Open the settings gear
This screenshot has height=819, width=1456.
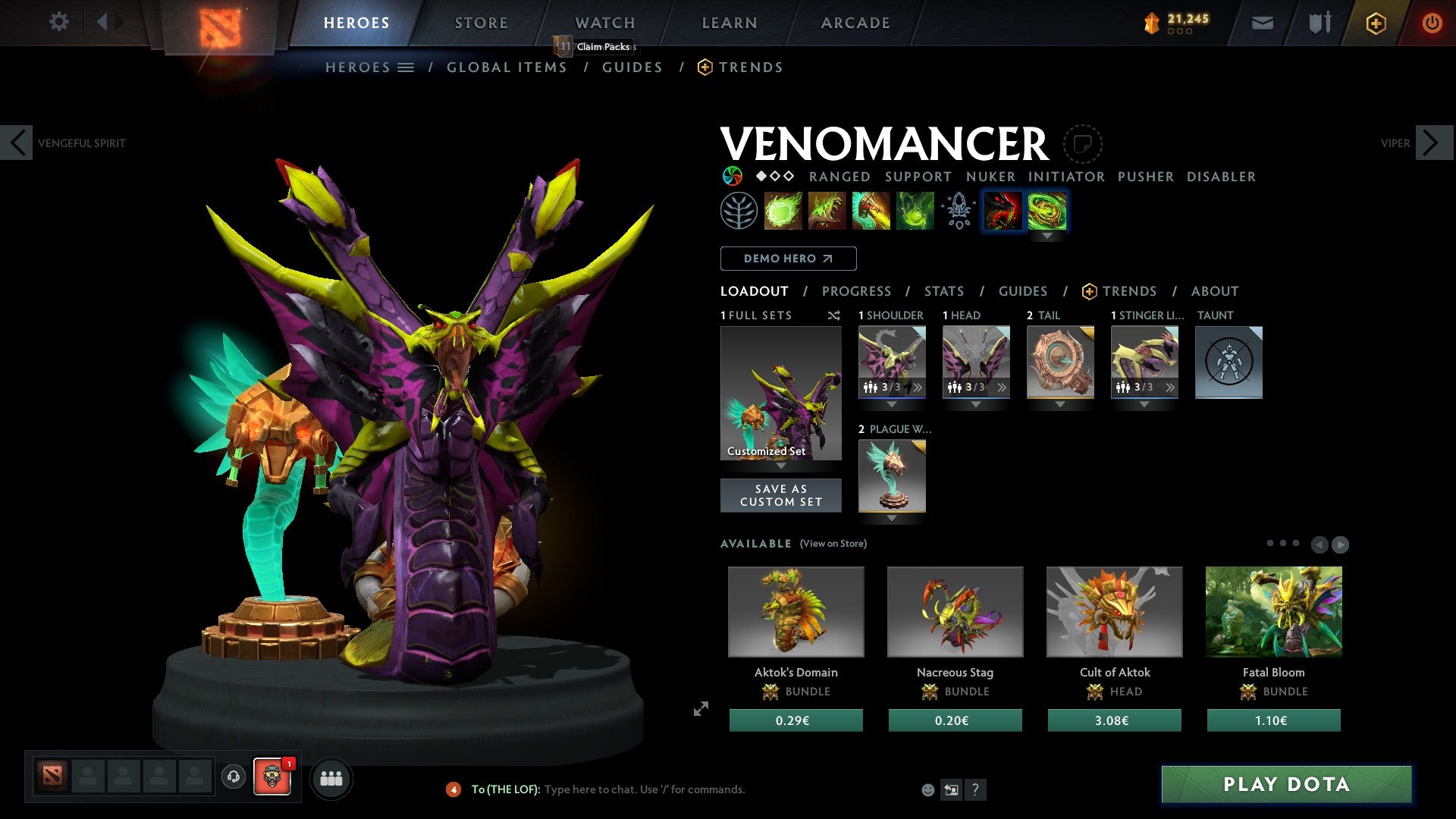(58, 22)
